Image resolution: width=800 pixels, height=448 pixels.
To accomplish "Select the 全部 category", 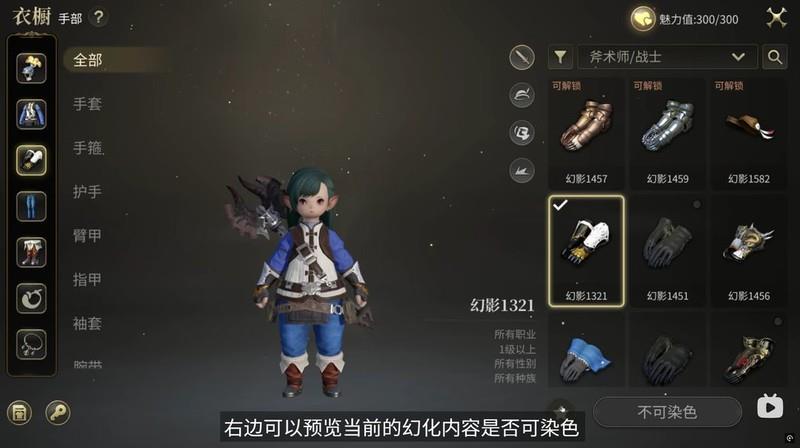I will 87,60.
